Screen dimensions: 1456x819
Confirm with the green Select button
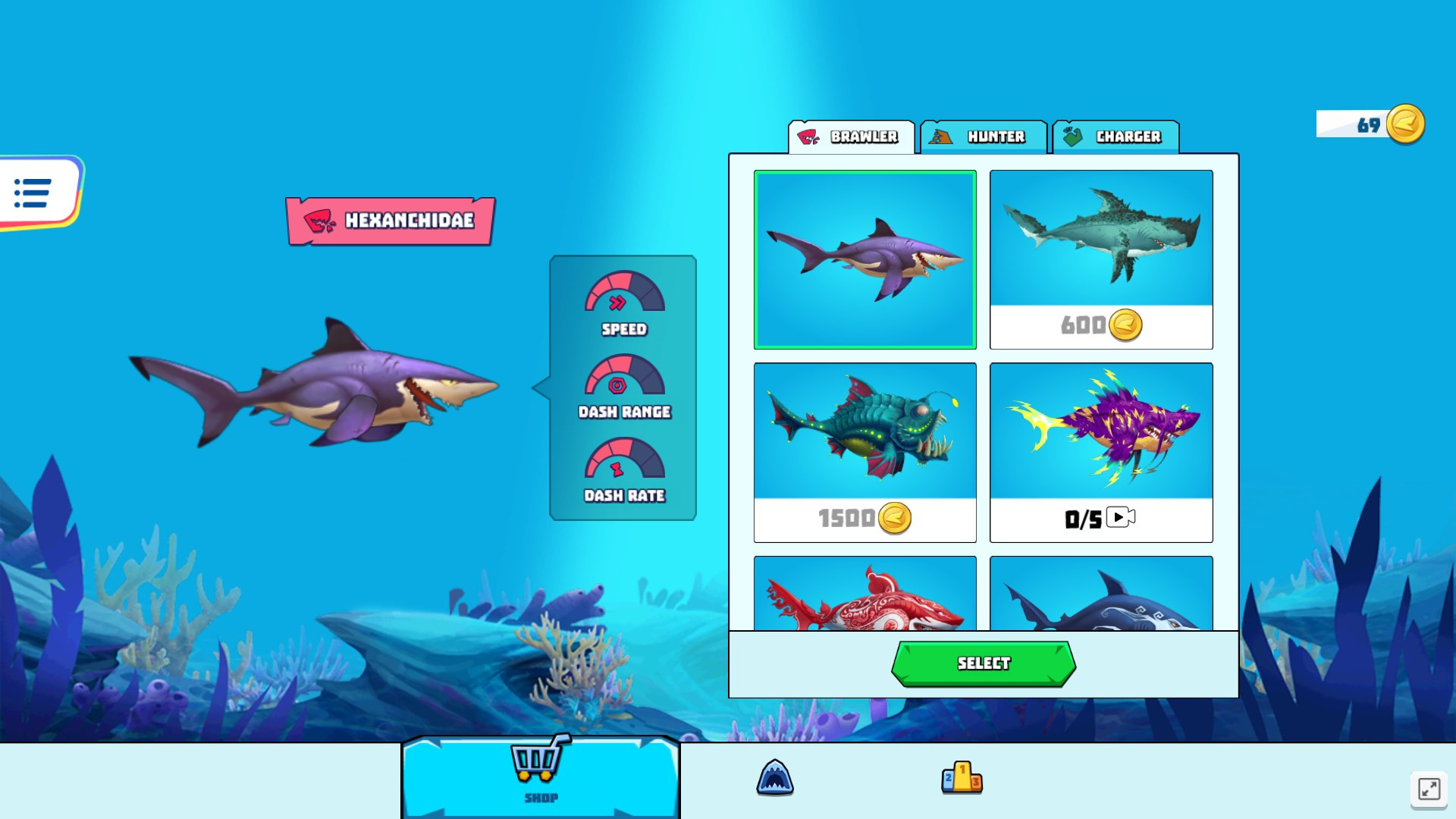pyautogui.click(x=984, y=664)
